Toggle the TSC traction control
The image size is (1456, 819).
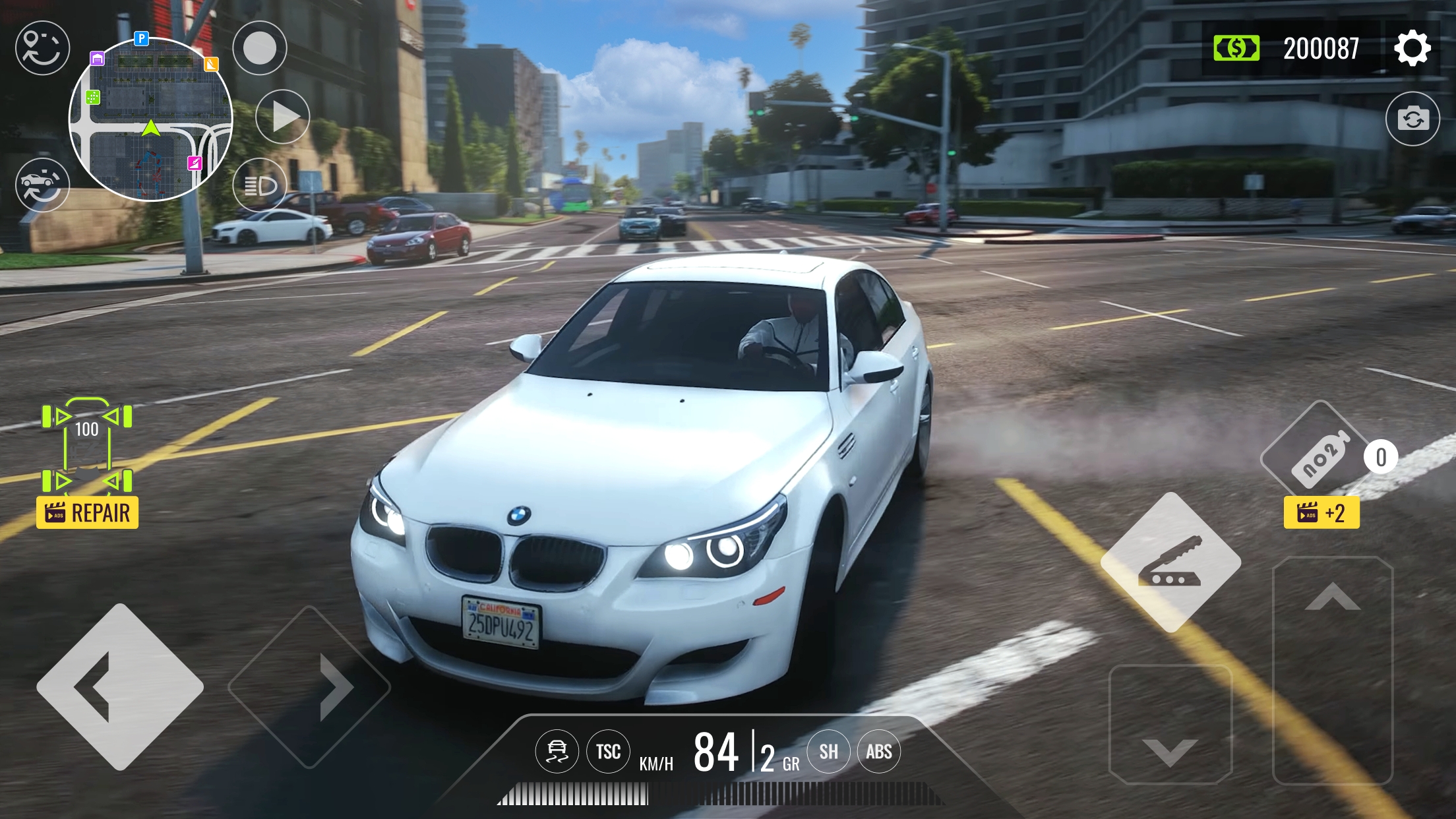click(x=608, y=751)
